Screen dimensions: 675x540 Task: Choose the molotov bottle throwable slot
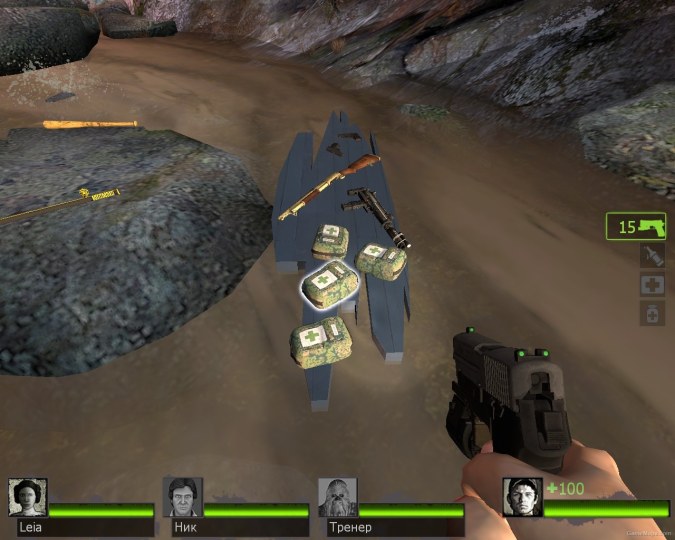[651, 256]
